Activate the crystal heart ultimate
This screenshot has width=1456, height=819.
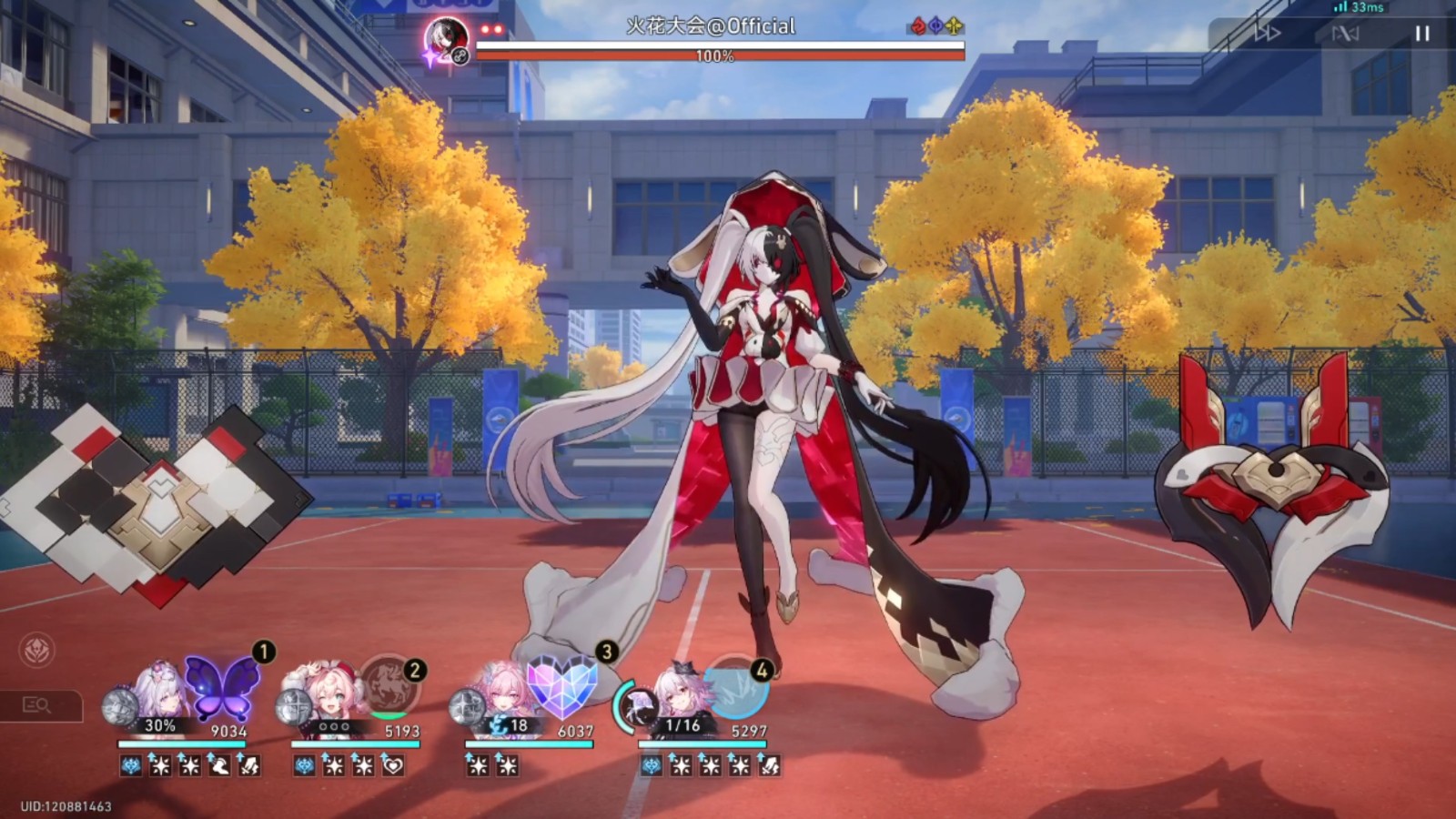click(561, 685)
